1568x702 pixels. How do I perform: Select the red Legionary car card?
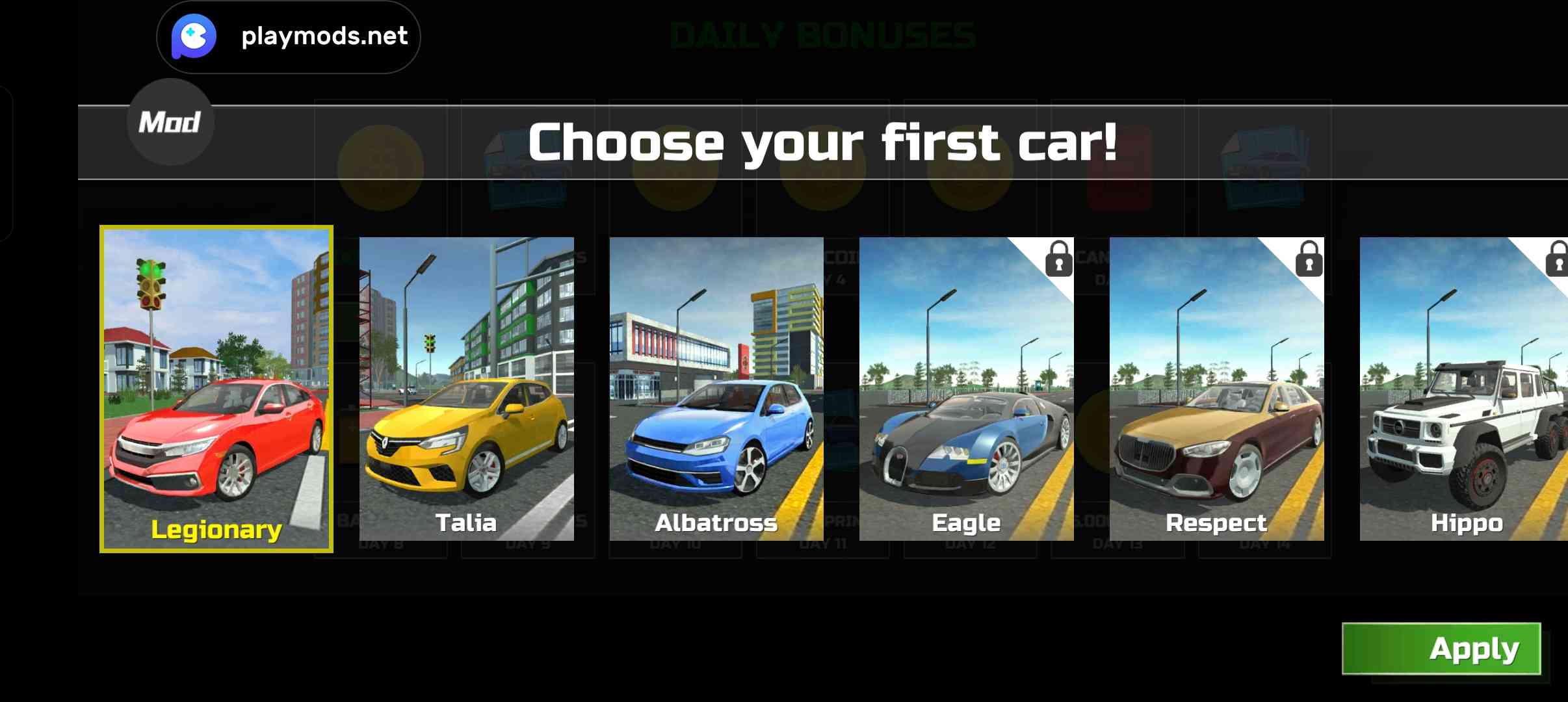tap(216, 389)
